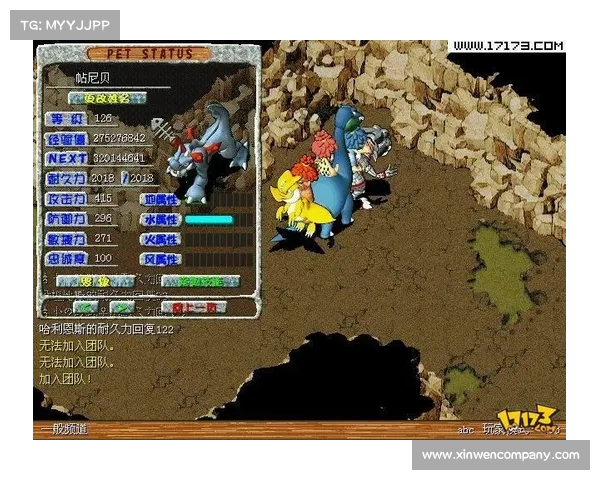Click the change name button under the pet's name
The image size is (600, 480).
107,98
